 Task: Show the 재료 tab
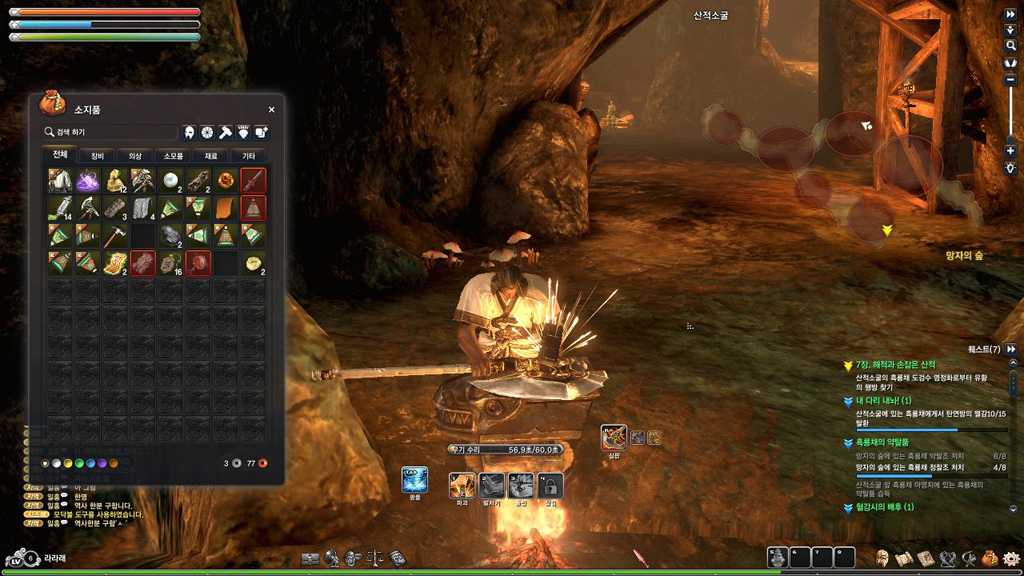point(211,156)
